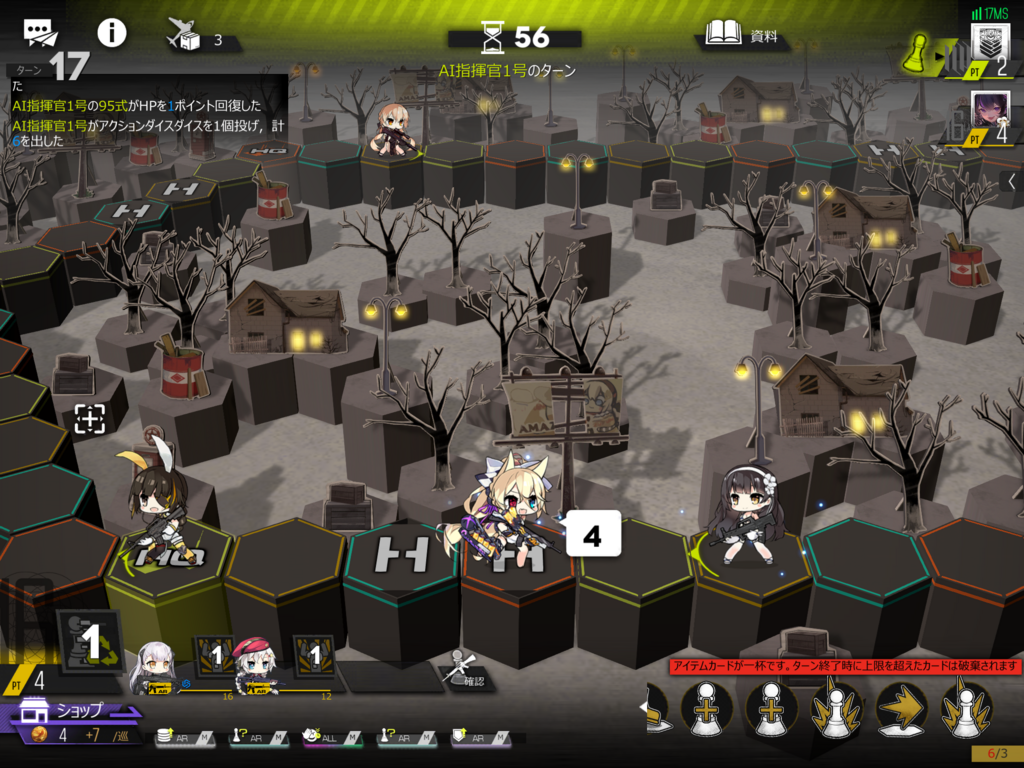Screen dimensions: 1024x768
Task: Select the red-beret AR doll portrait
Action: click(x=255, y=669)
